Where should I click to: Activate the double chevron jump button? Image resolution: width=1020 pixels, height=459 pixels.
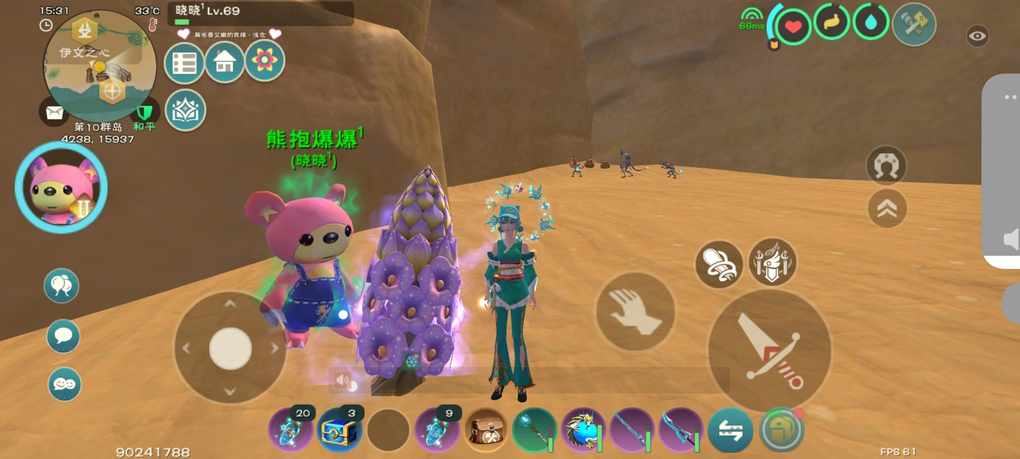pyautogui.click(x=887, y=208)
